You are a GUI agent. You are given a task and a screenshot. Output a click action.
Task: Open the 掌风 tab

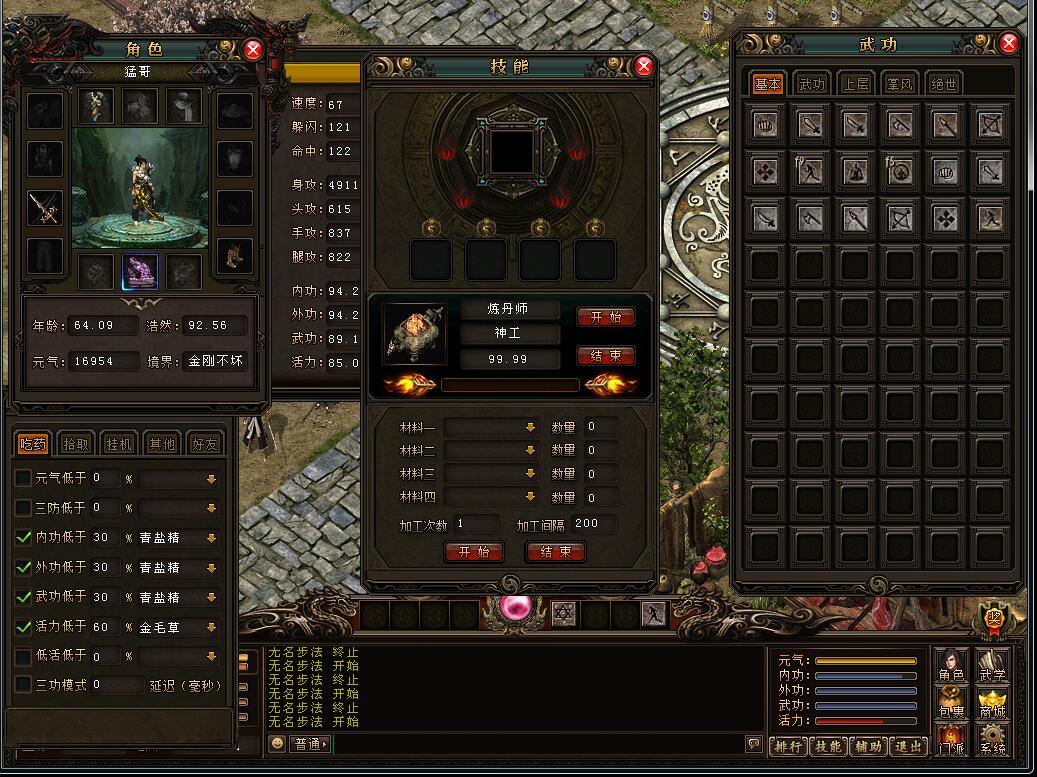click(899, 84)
